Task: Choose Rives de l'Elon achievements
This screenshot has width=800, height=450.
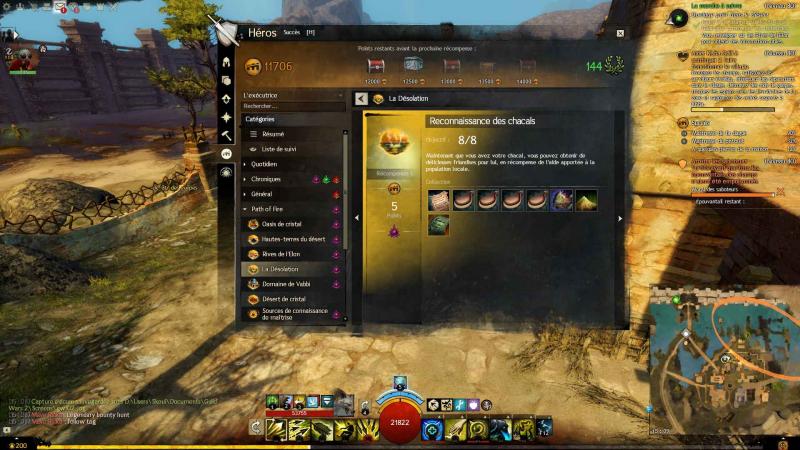Action: click(x=282, y=254)
